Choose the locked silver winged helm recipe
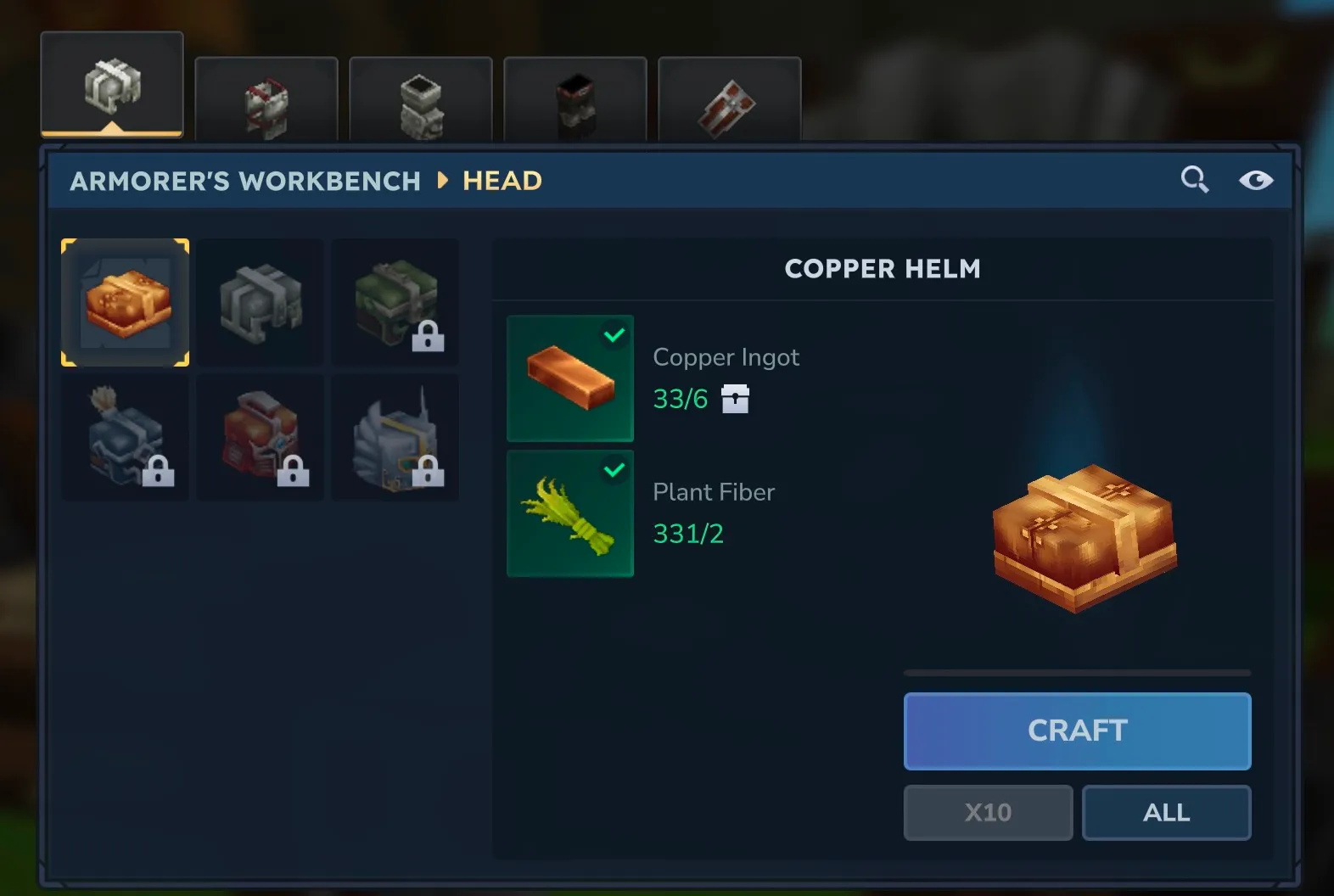The height and width of the screenshot is (896, 1334). 395,437
